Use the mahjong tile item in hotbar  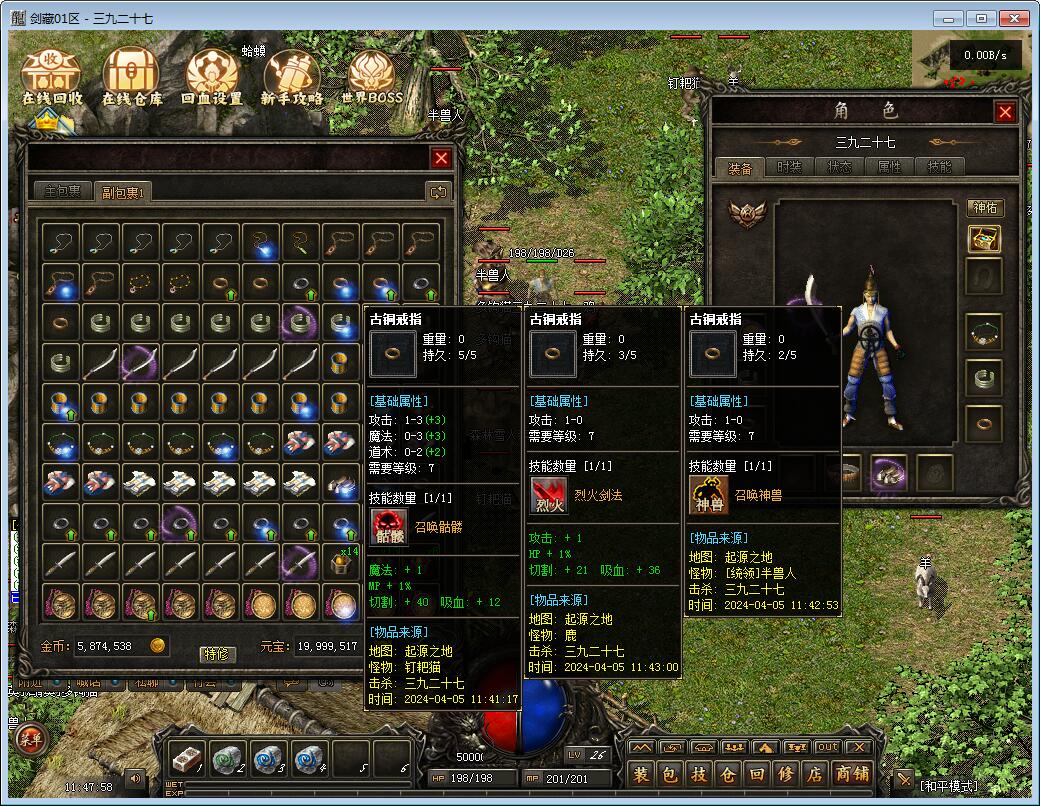188,759
